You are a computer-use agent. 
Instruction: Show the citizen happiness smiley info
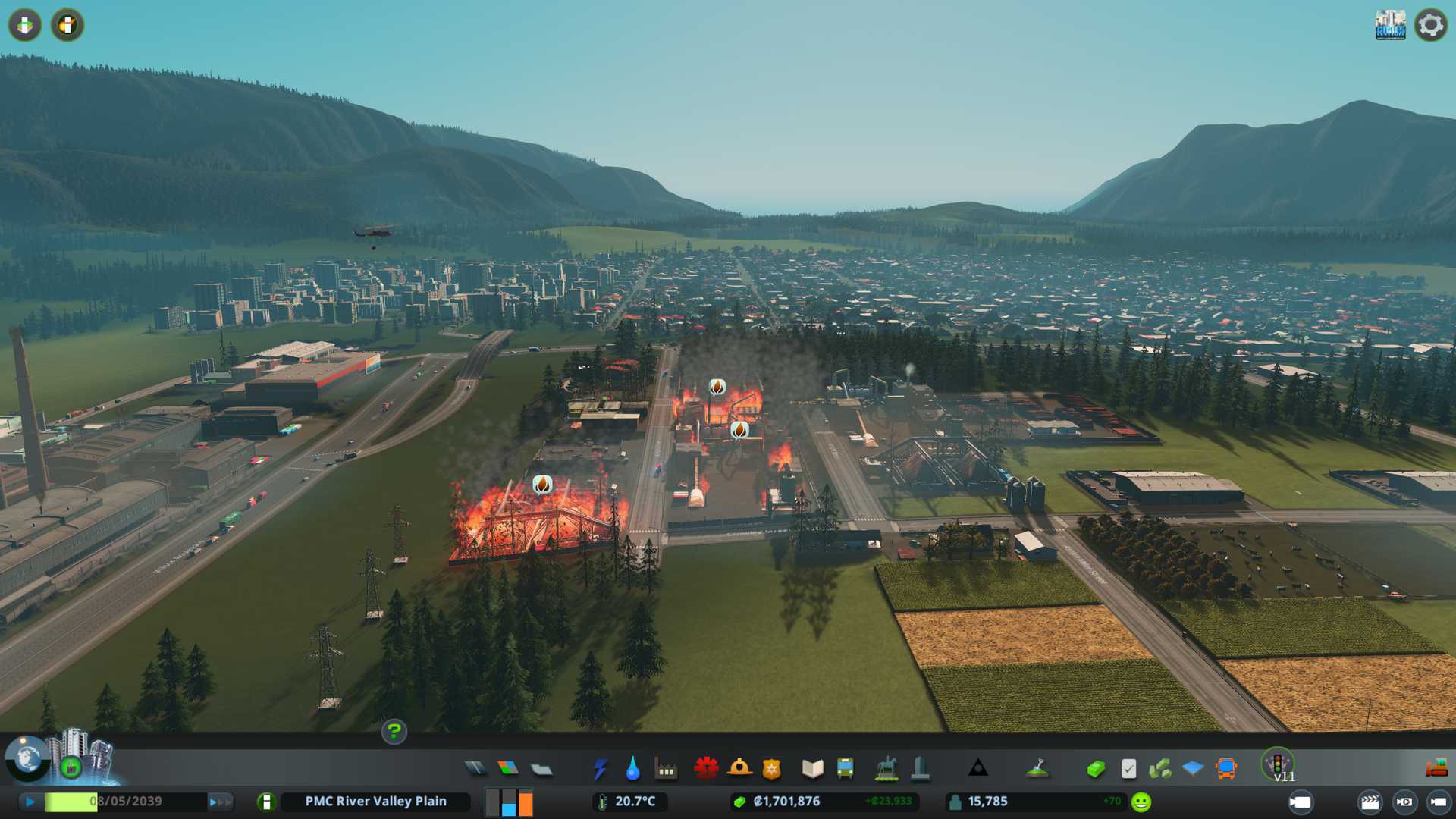coord(1141,802)
